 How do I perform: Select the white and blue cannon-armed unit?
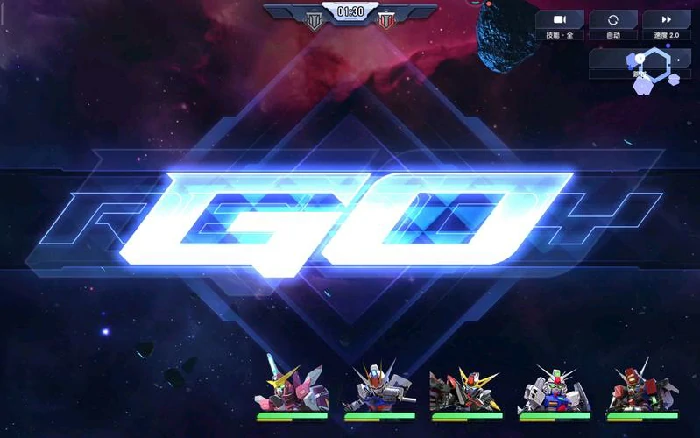click(x=378, y=386)
